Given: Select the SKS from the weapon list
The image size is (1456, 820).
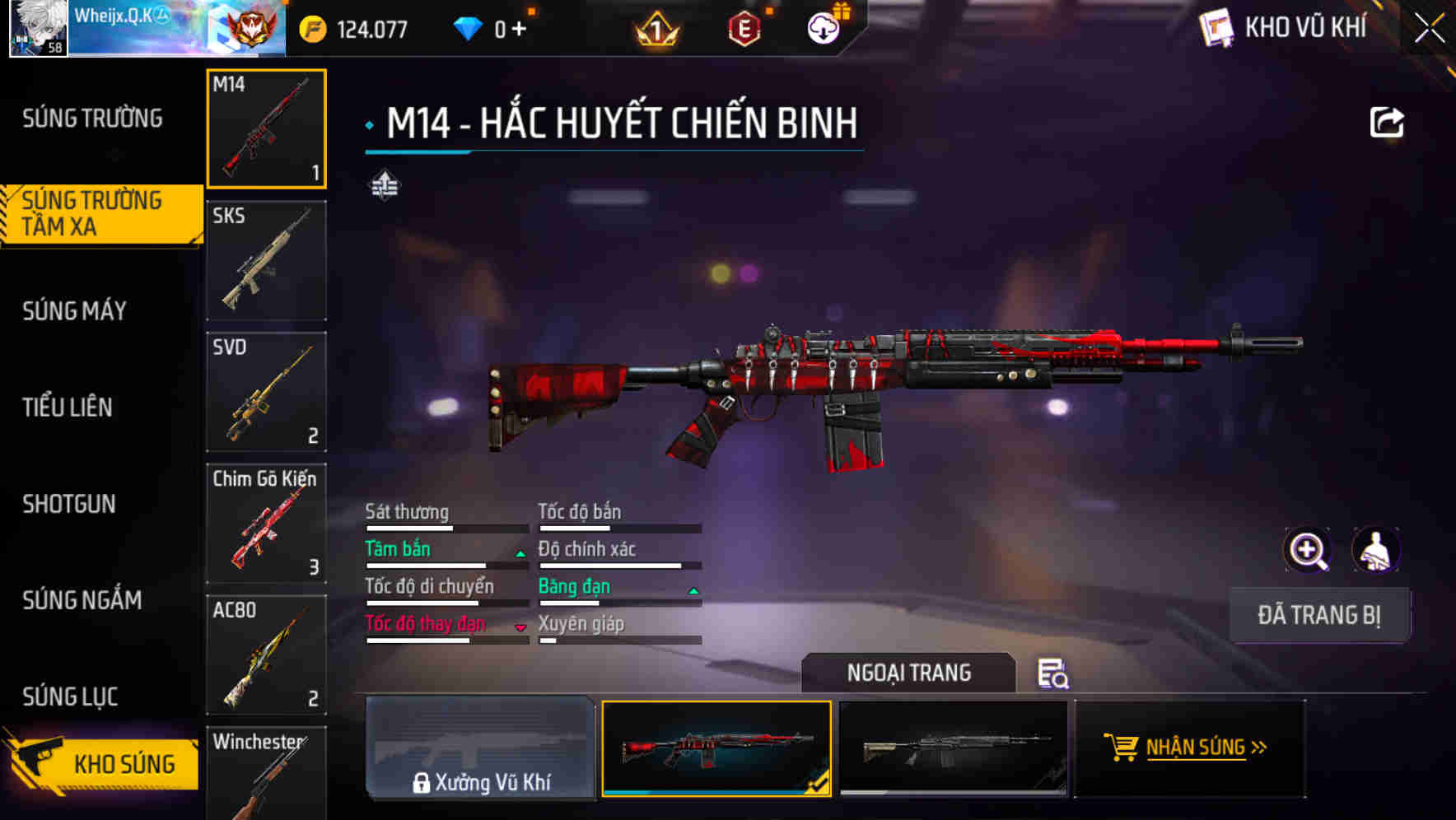Looking at the screenshot, I should (265, 259).
